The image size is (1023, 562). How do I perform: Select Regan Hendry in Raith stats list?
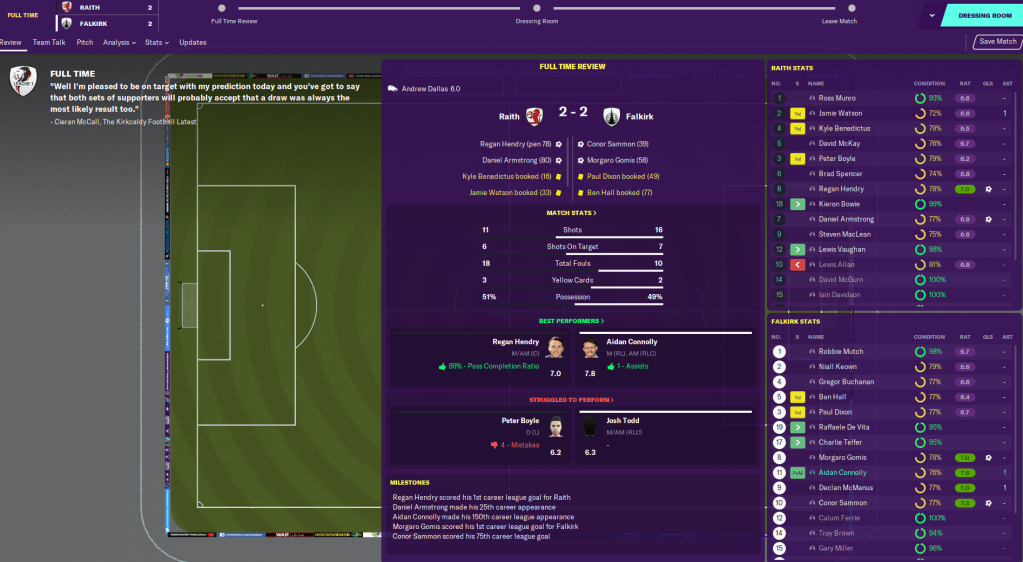pos(840,189)
